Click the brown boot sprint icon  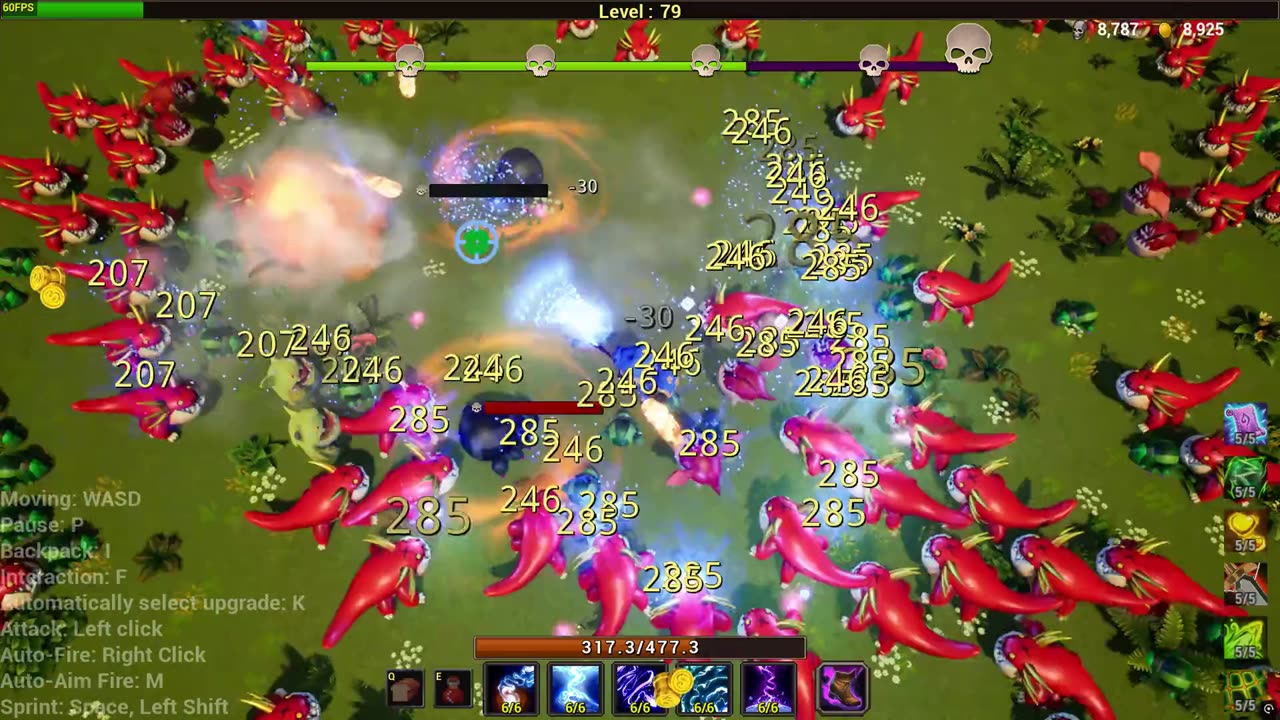(843, 689)
